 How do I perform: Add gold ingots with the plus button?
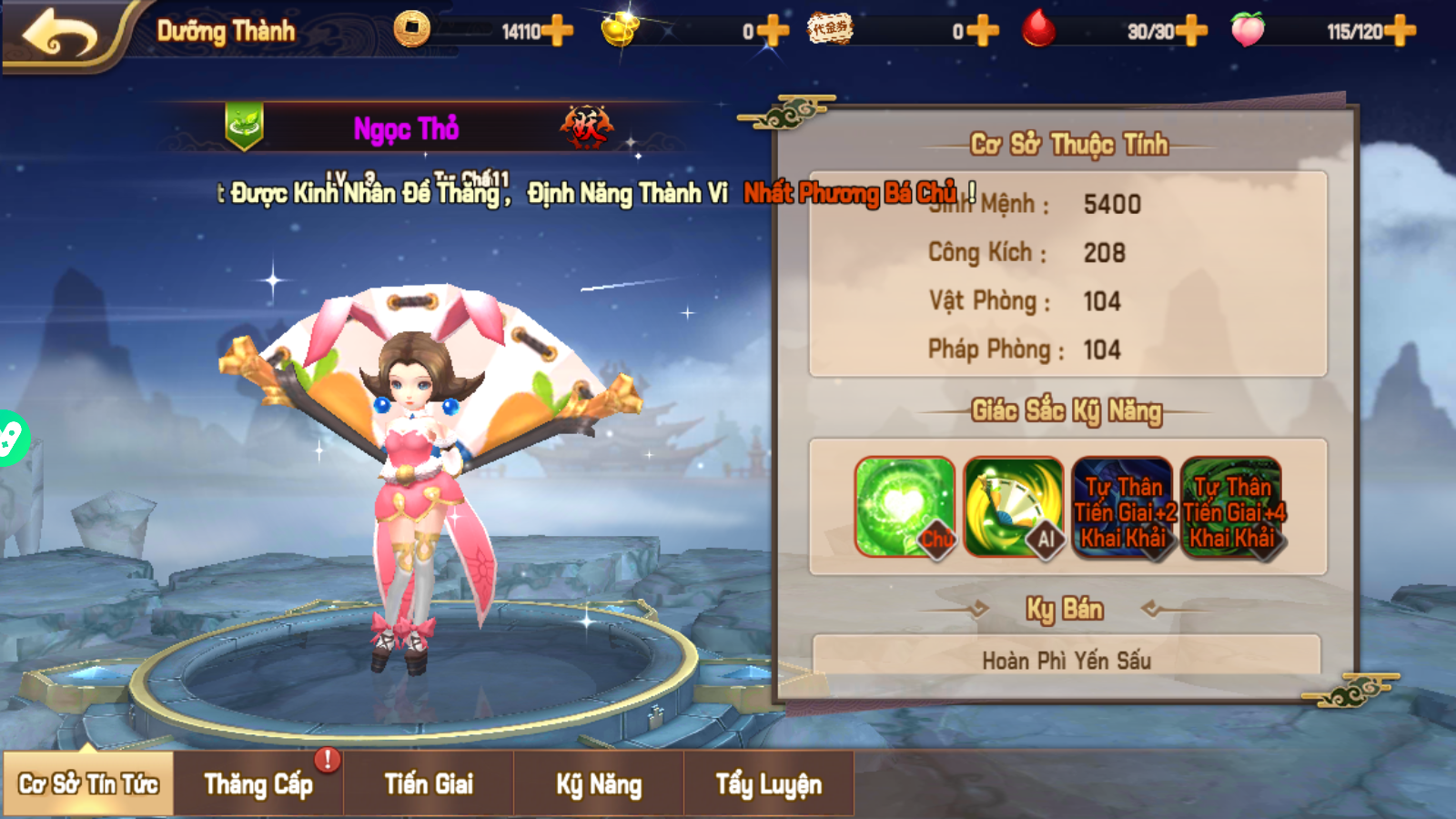click(773, 31)
